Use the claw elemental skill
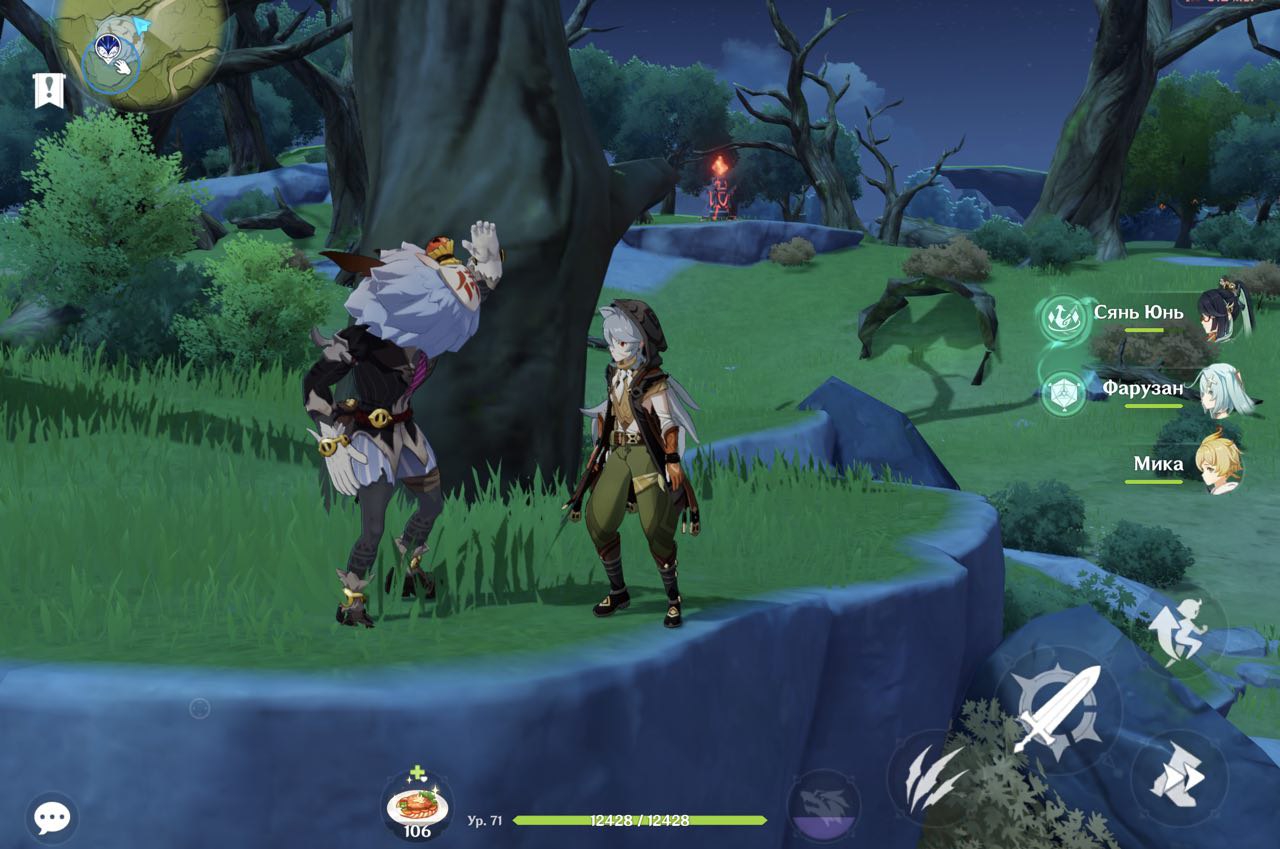The image size is (1280, 849). 932,777
